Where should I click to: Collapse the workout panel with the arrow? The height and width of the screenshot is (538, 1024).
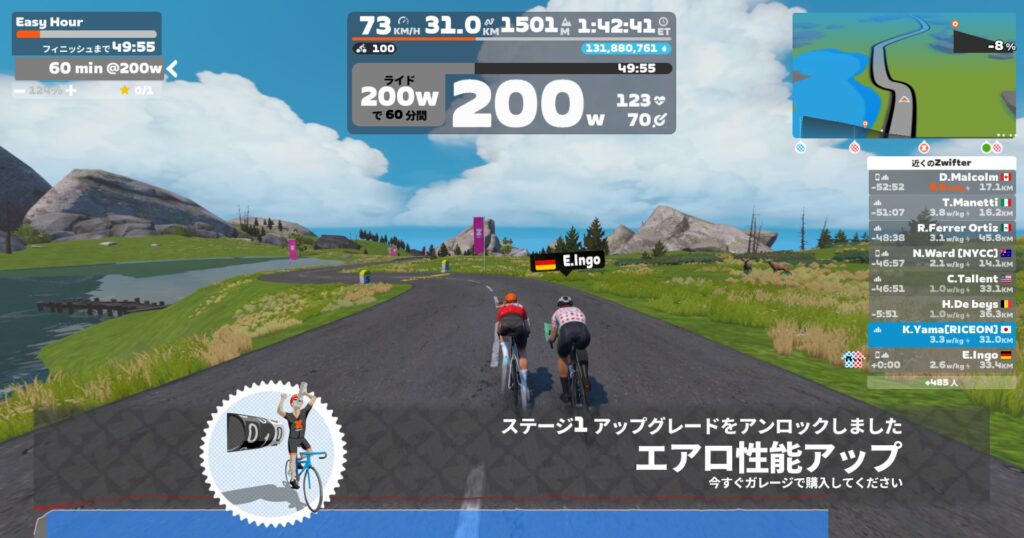[172, 68]
